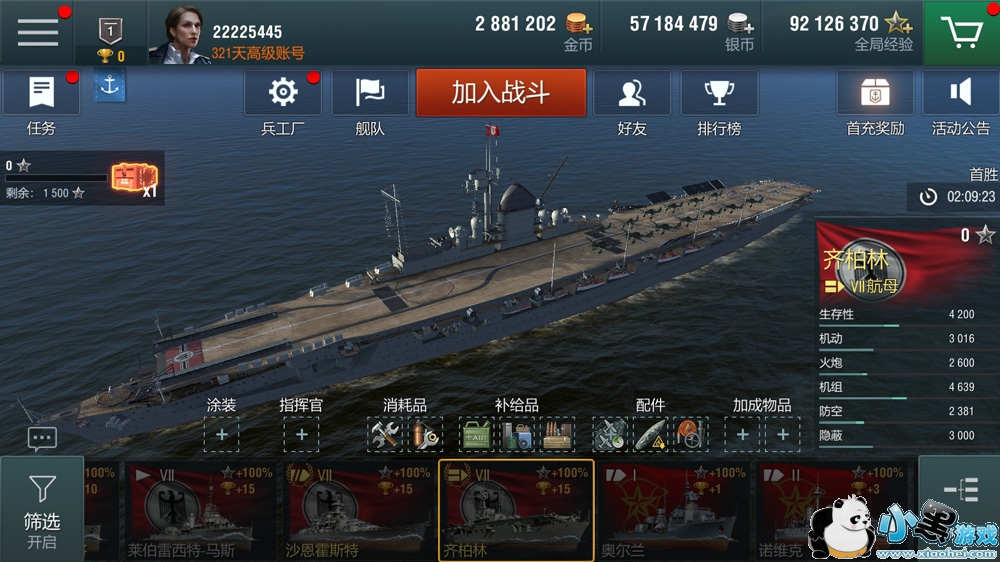Open the chat speech bubble
The width and height of the screenshot is (1000, 562).
pyautogui.click(x=42, y=438)
